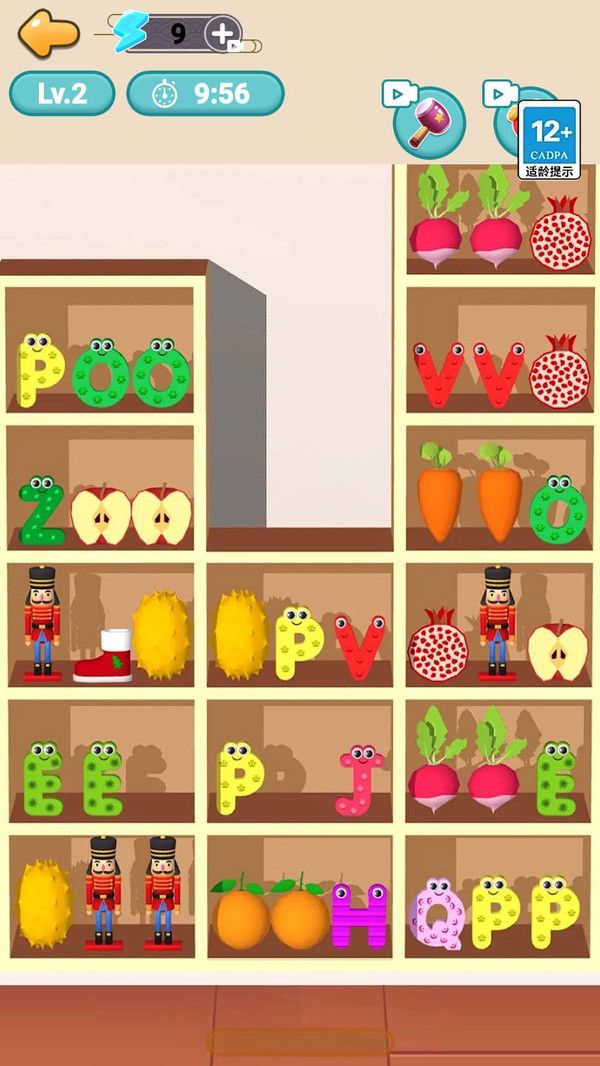
Task: Pick the pomegranate next to the red V's
Action: tap(559, 374)
